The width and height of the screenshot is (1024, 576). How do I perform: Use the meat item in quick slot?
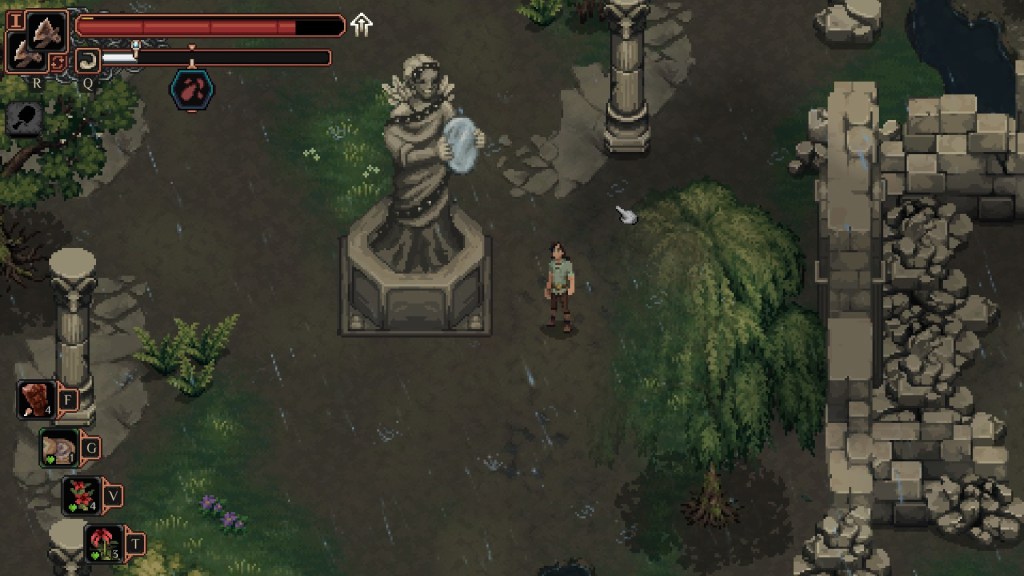click(x=37, y=400)
